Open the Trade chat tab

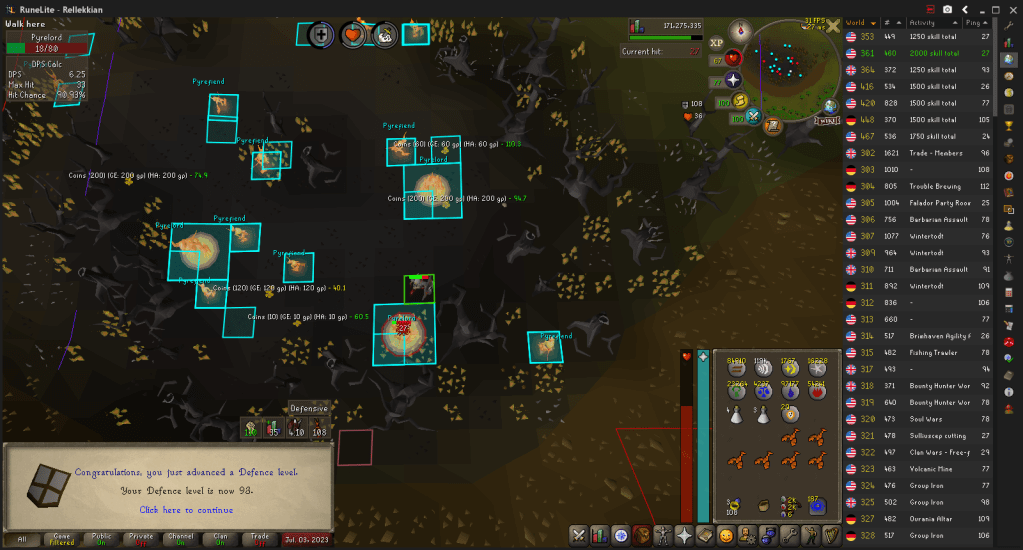point(260,538)
